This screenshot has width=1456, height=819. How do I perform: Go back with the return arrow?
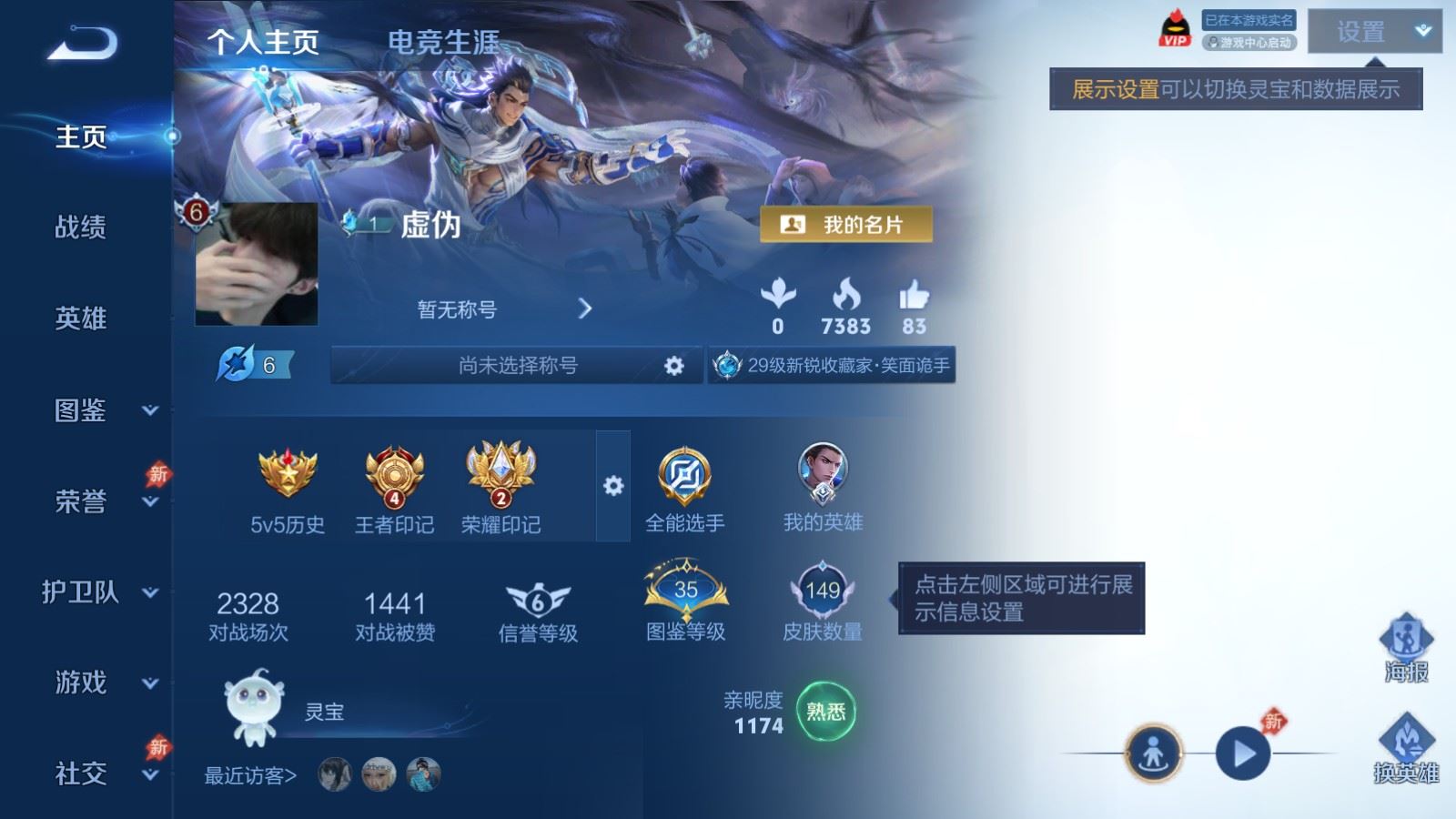(x=83, y=43)
